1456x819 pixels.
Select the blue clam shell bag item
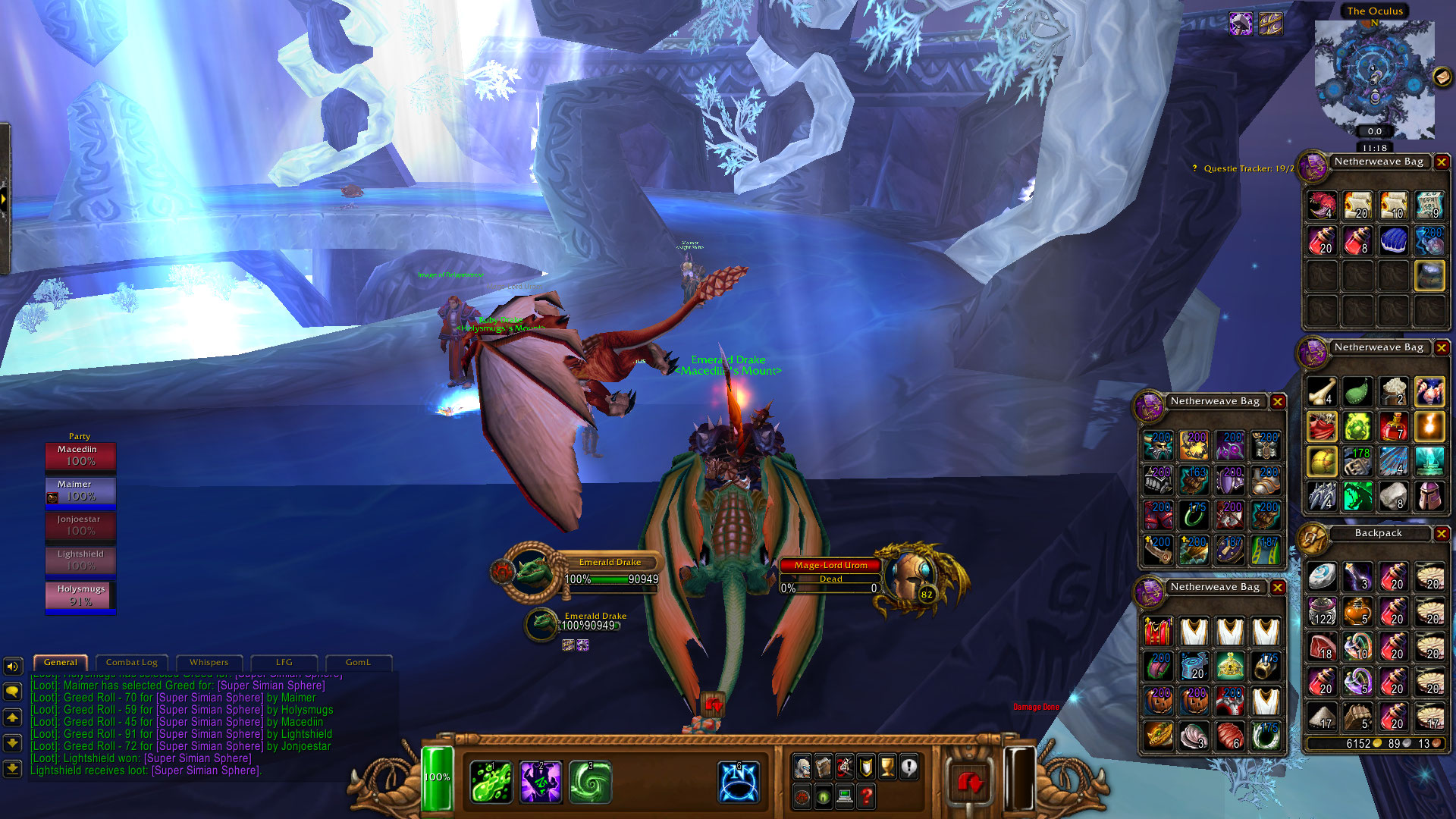coord(1393,241)
